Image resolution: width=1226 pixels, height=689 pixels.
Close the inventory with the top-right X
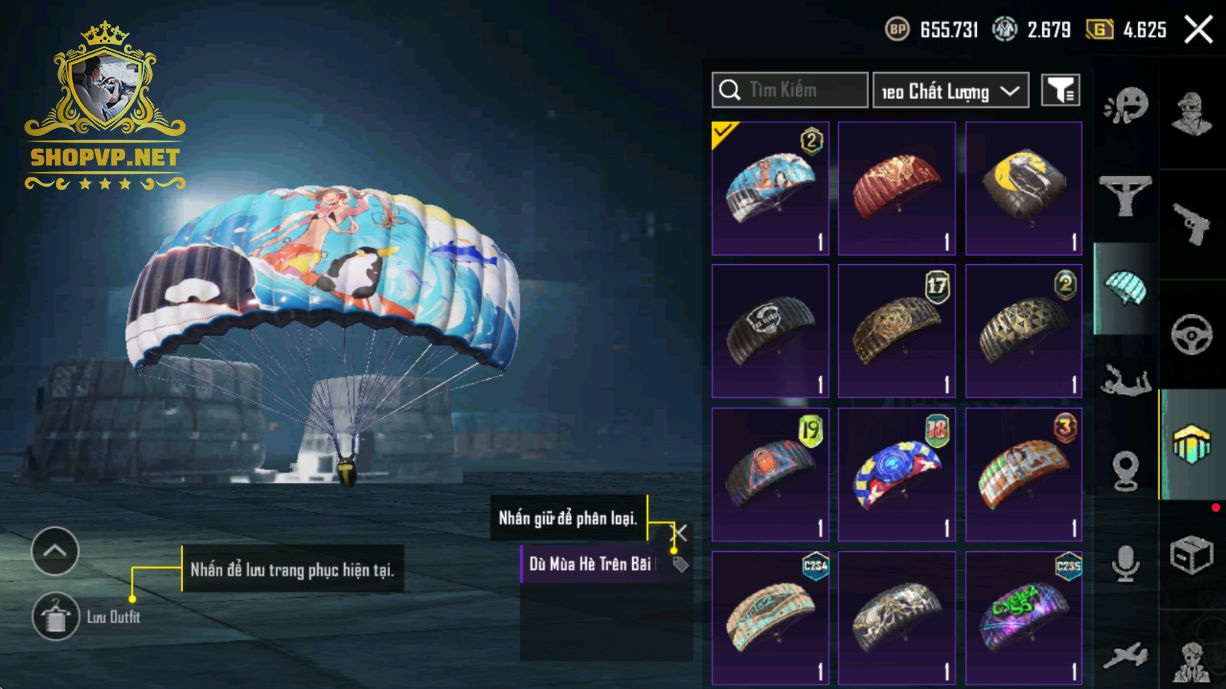pyautogui.click(x=1198, y=30)
